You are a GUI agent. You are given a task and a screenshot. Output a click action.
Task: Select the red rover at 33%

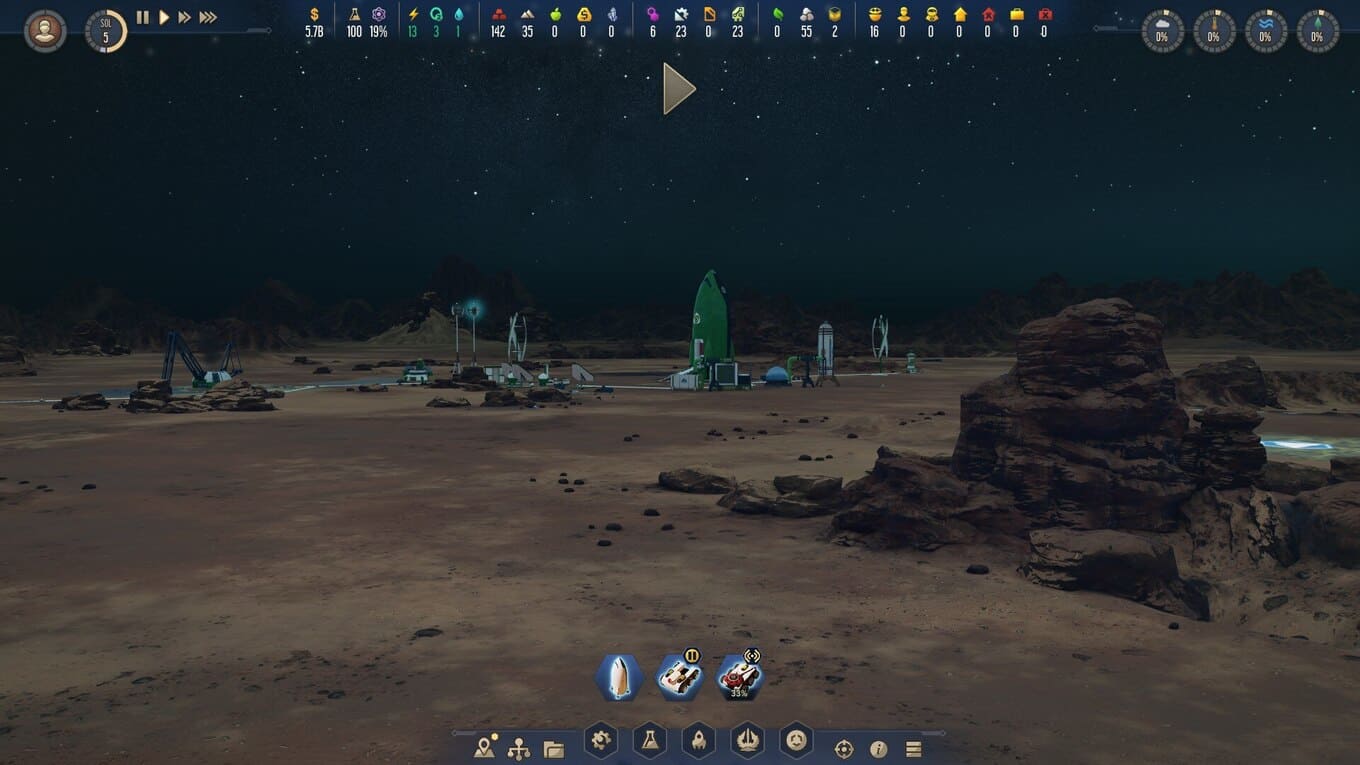(740, 678)
